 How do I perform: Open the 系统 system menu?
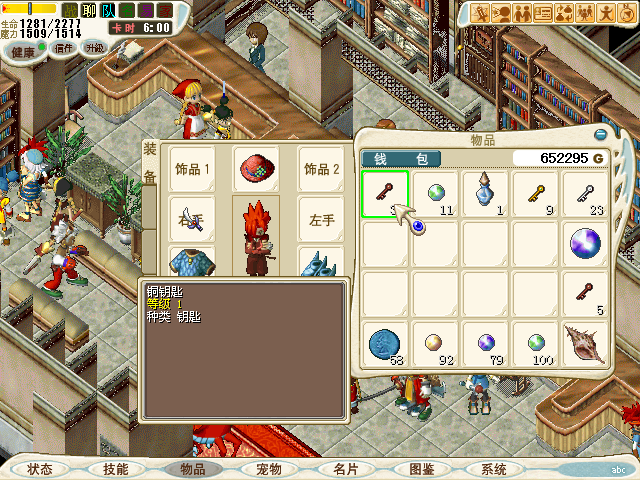coord(494,469)
